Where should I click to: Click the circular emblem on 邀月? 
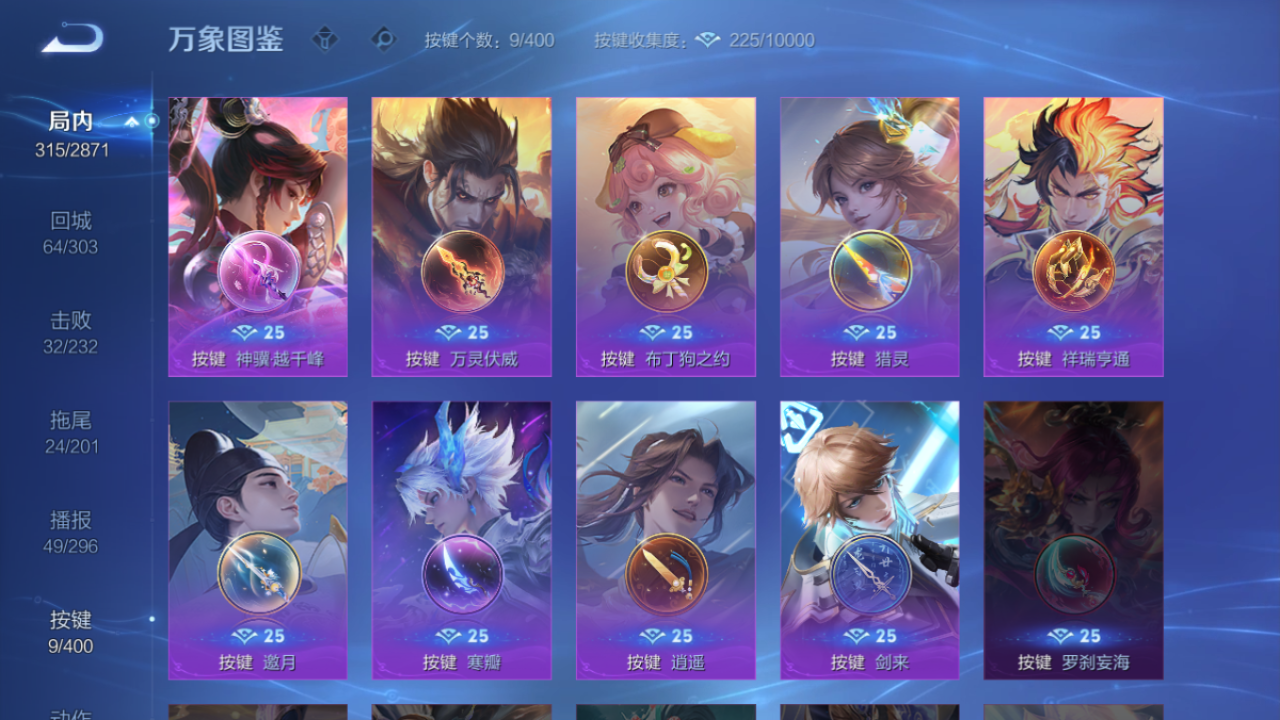point(257,570)
